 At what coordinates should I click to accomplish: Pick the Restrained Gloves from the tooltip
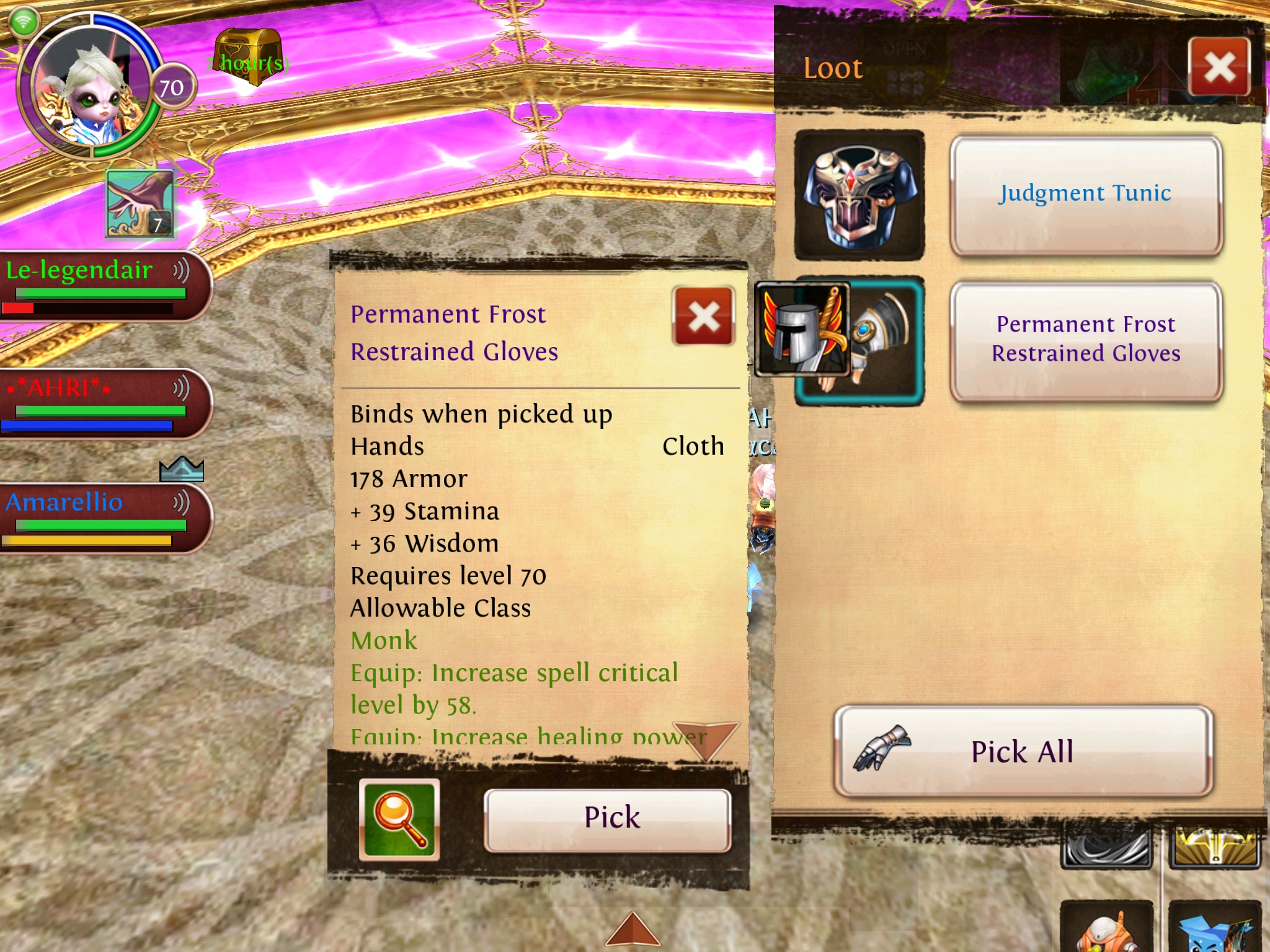[608, 818]
